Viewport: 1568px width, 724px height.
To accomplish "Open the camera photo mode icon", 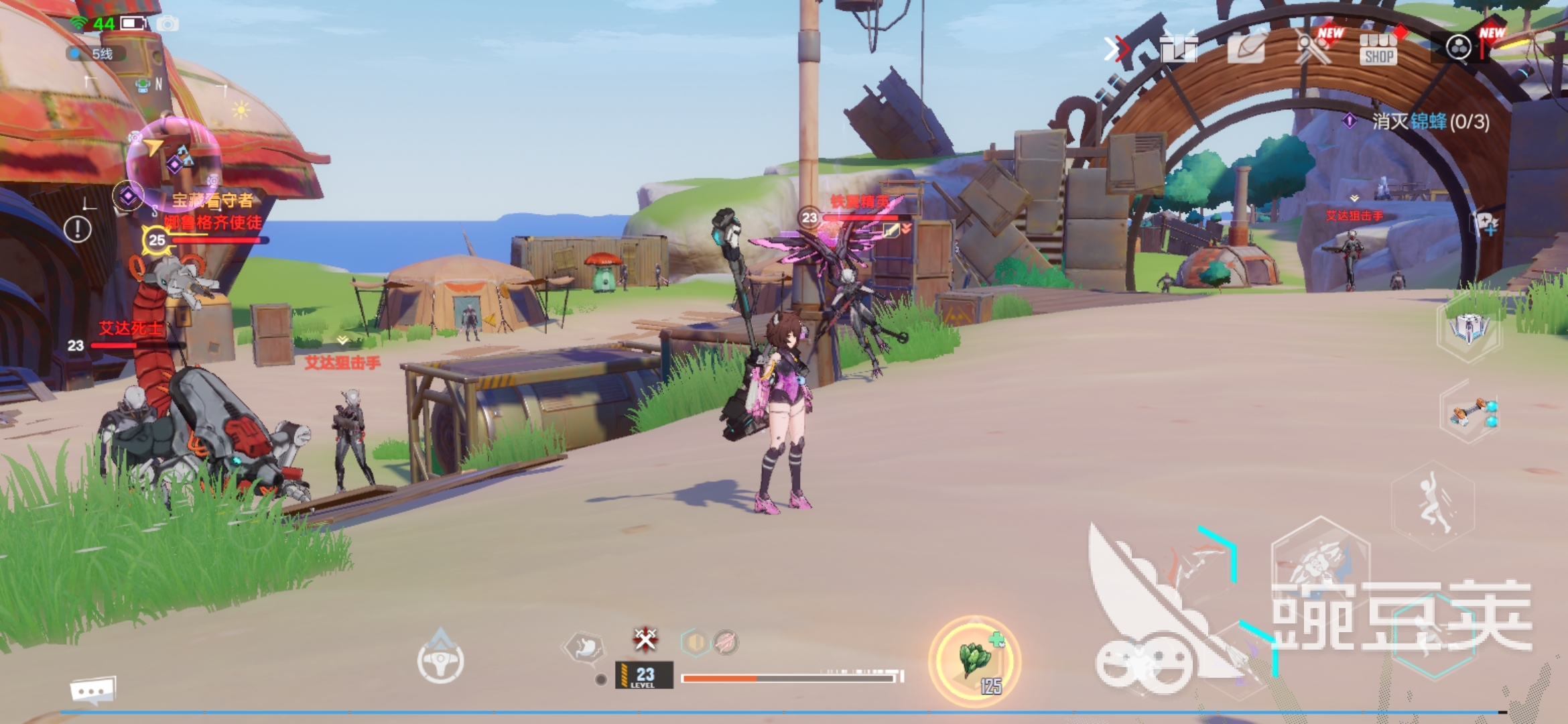I will [x=168, y=24].
